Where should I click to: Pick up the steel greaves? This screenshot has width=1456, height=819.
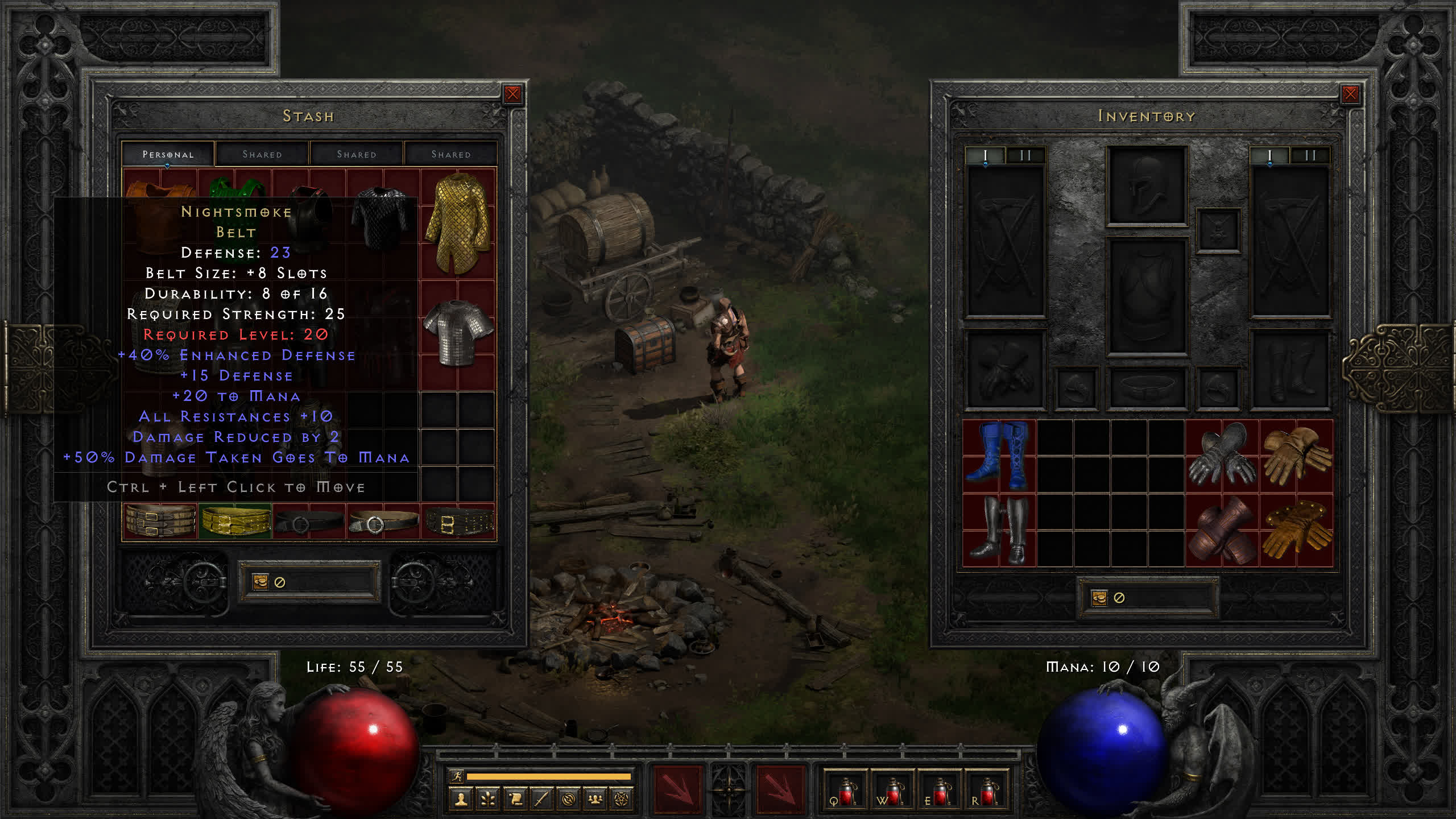(999, 530)
